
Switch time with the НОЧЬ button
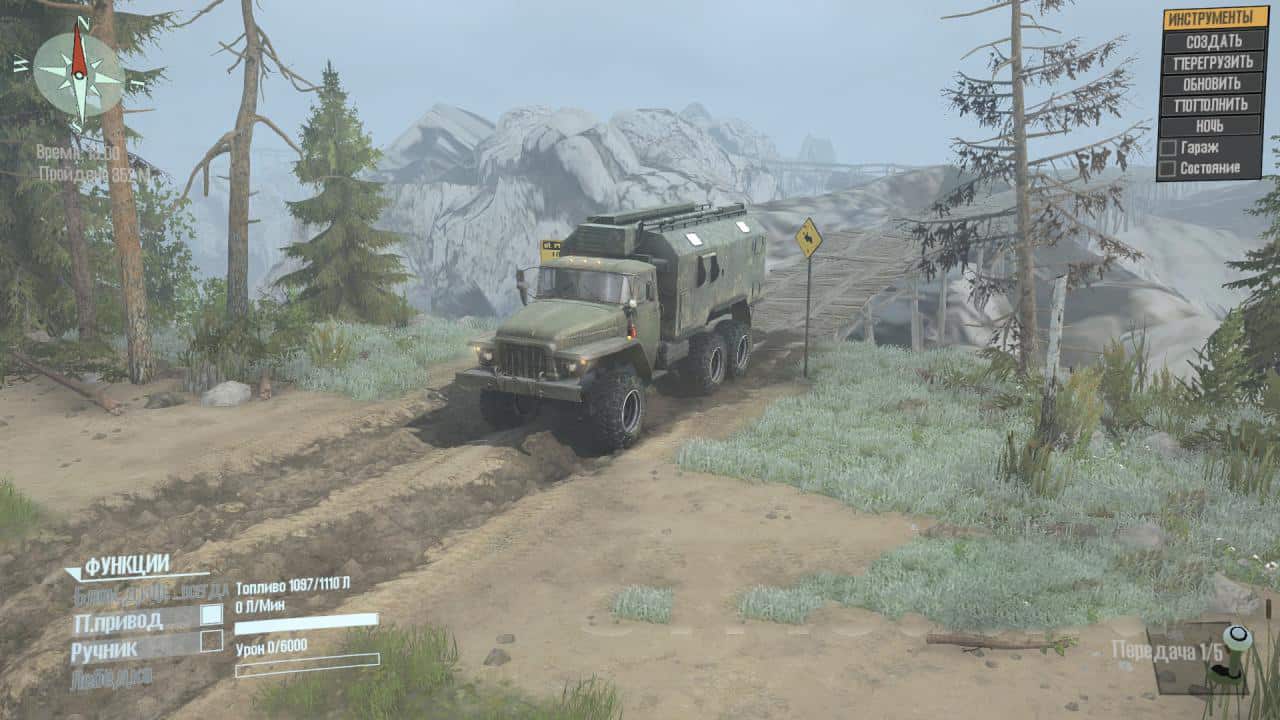tap(1213, 126)
